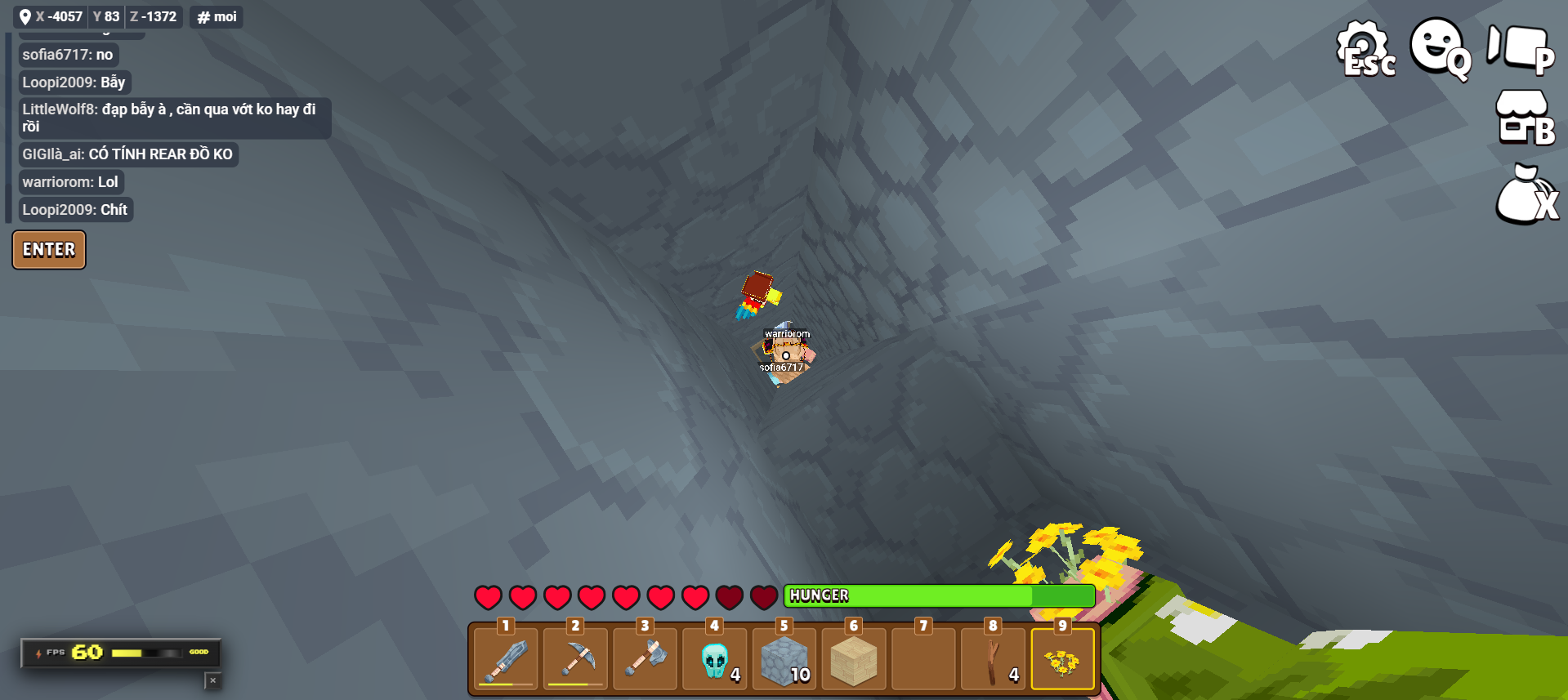Viewport: 1568px width, 700px height.
Task: Select the sand block slot
Action: (854, 658)
